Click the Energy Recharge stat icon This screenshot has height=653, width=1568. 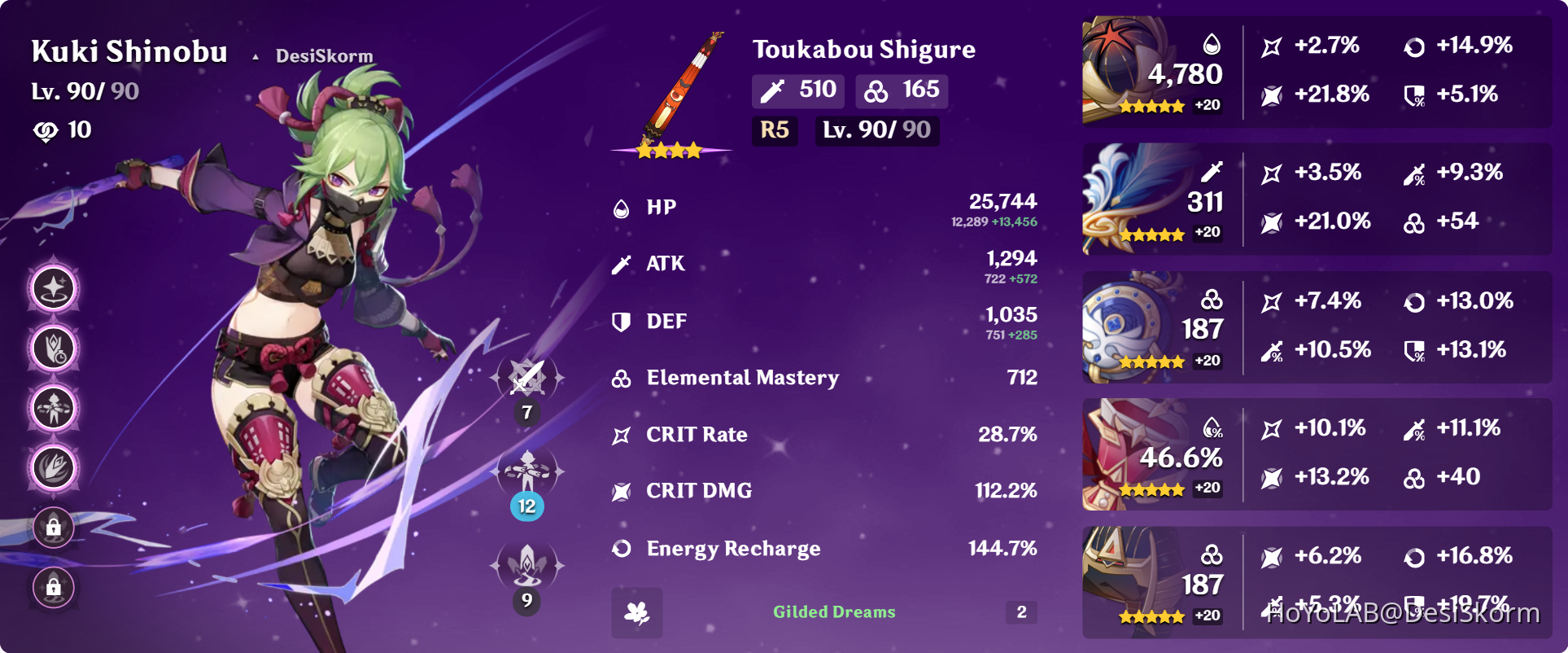(x=621, y=548)
